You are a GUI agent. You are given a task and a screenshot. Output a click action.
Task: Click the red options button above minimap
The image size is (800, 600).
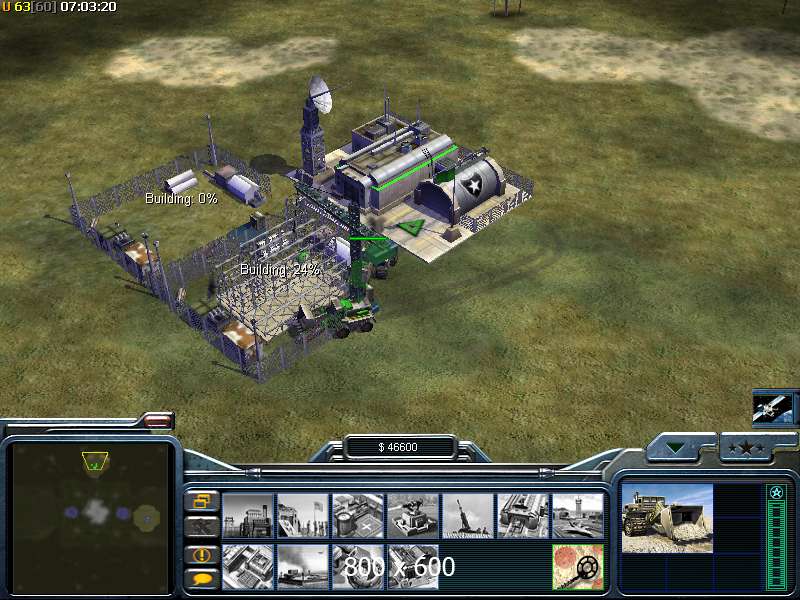coord(159,423)
